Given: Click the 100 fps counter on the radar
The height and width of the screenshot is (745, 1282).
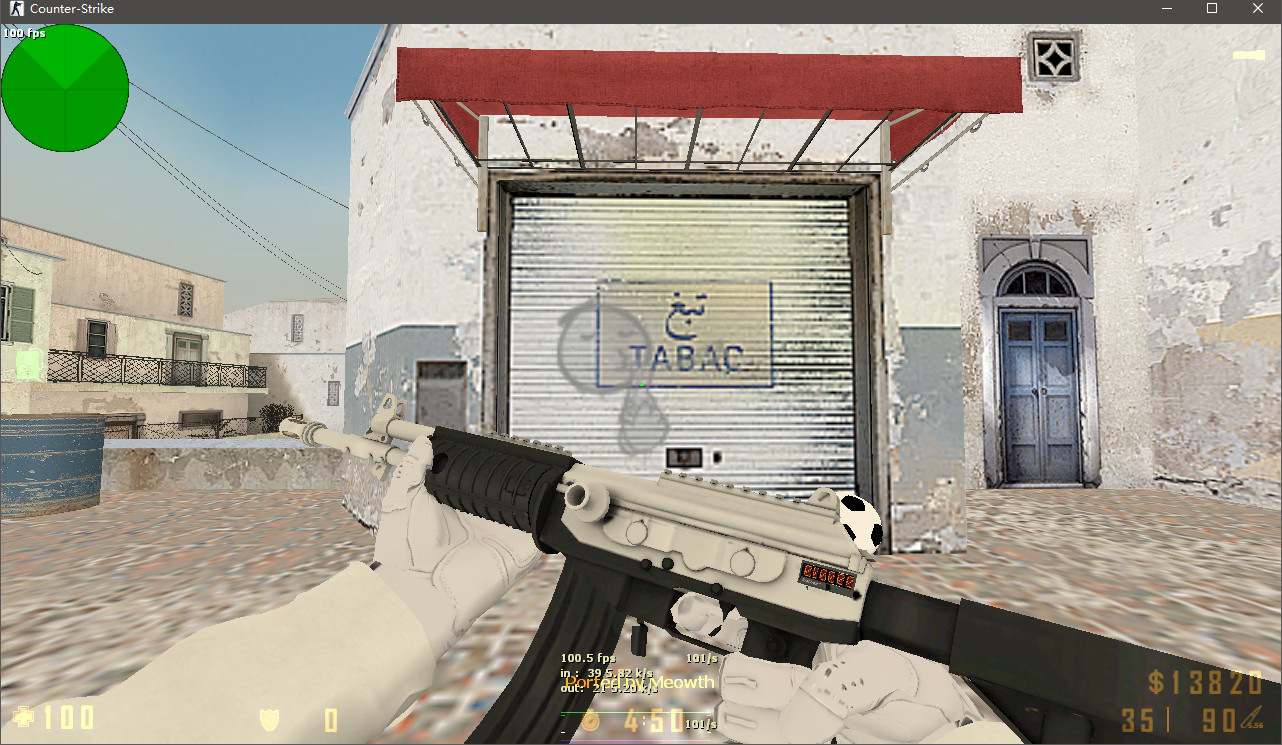Looking at the screenshot, I should 22,33.
